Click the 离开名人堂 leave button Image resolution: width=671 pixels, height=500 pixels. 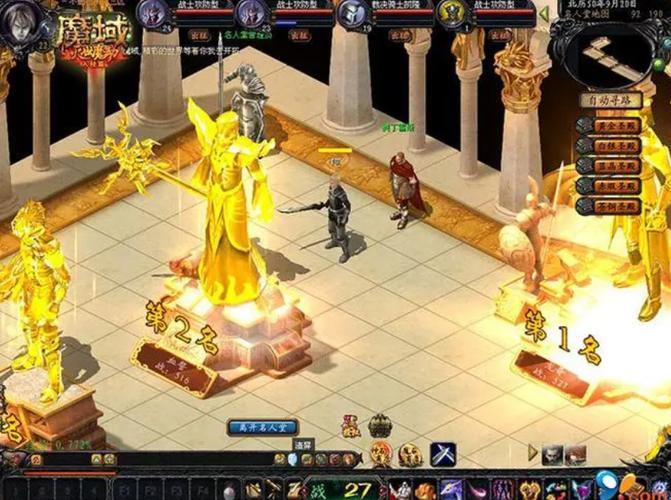pyautogui.click(x=263, y=427)
